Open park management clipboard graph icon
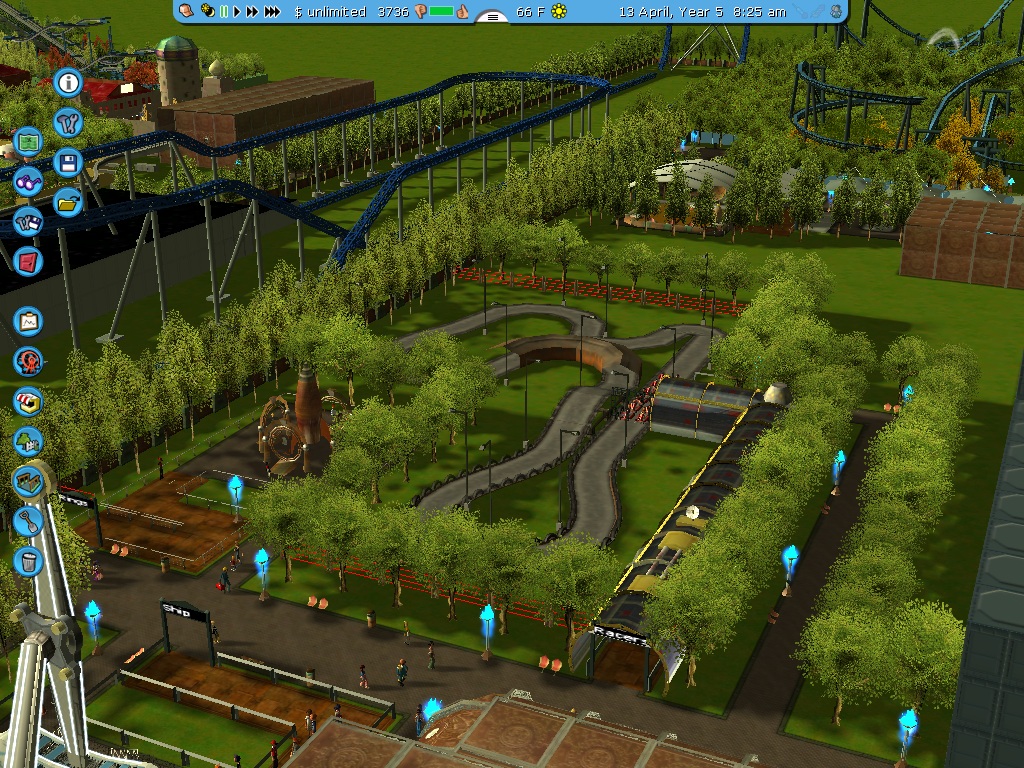The image size is (1024, 768). pos(29,322)
